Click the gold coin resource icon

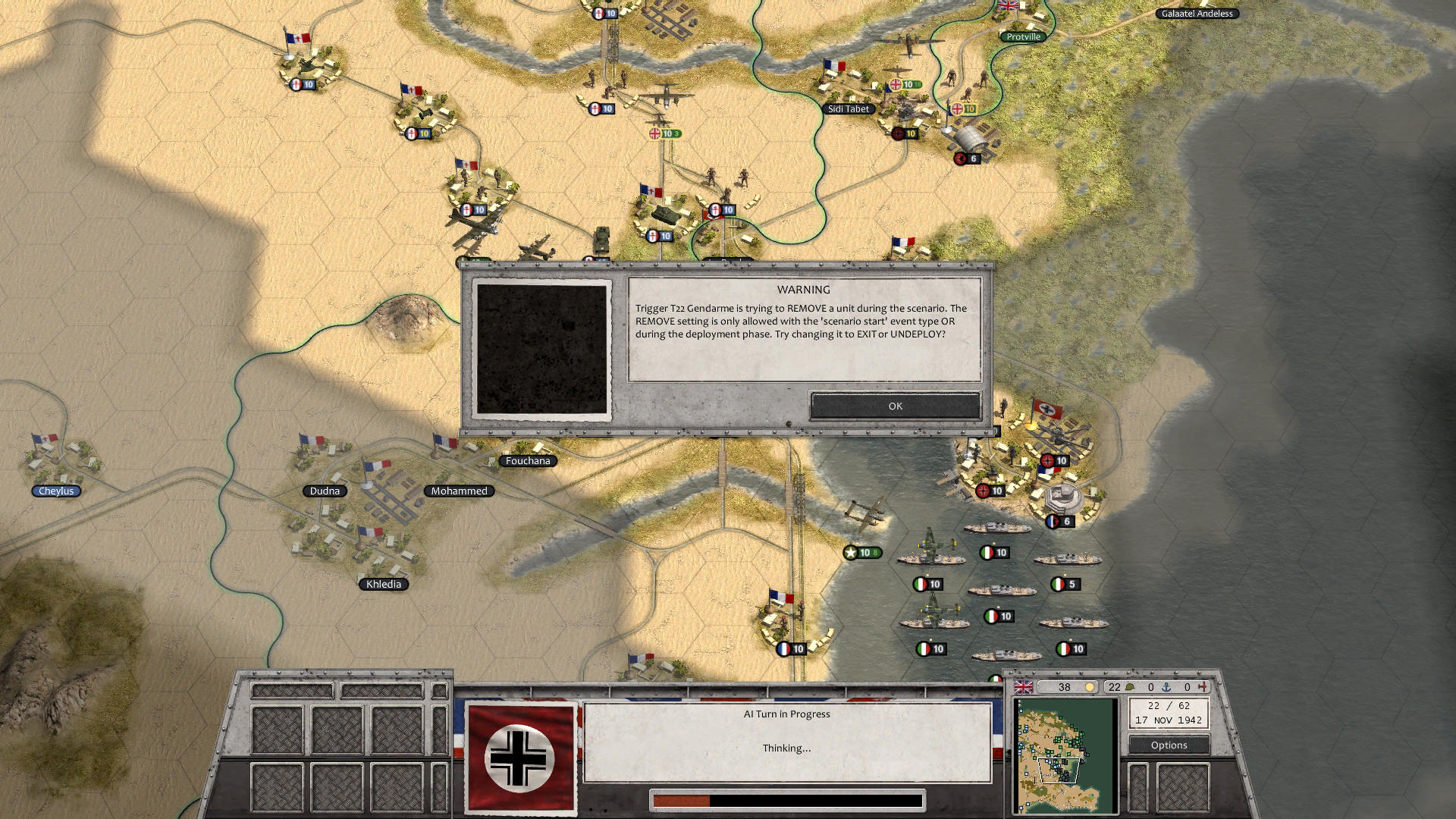tap(1090, 686)
